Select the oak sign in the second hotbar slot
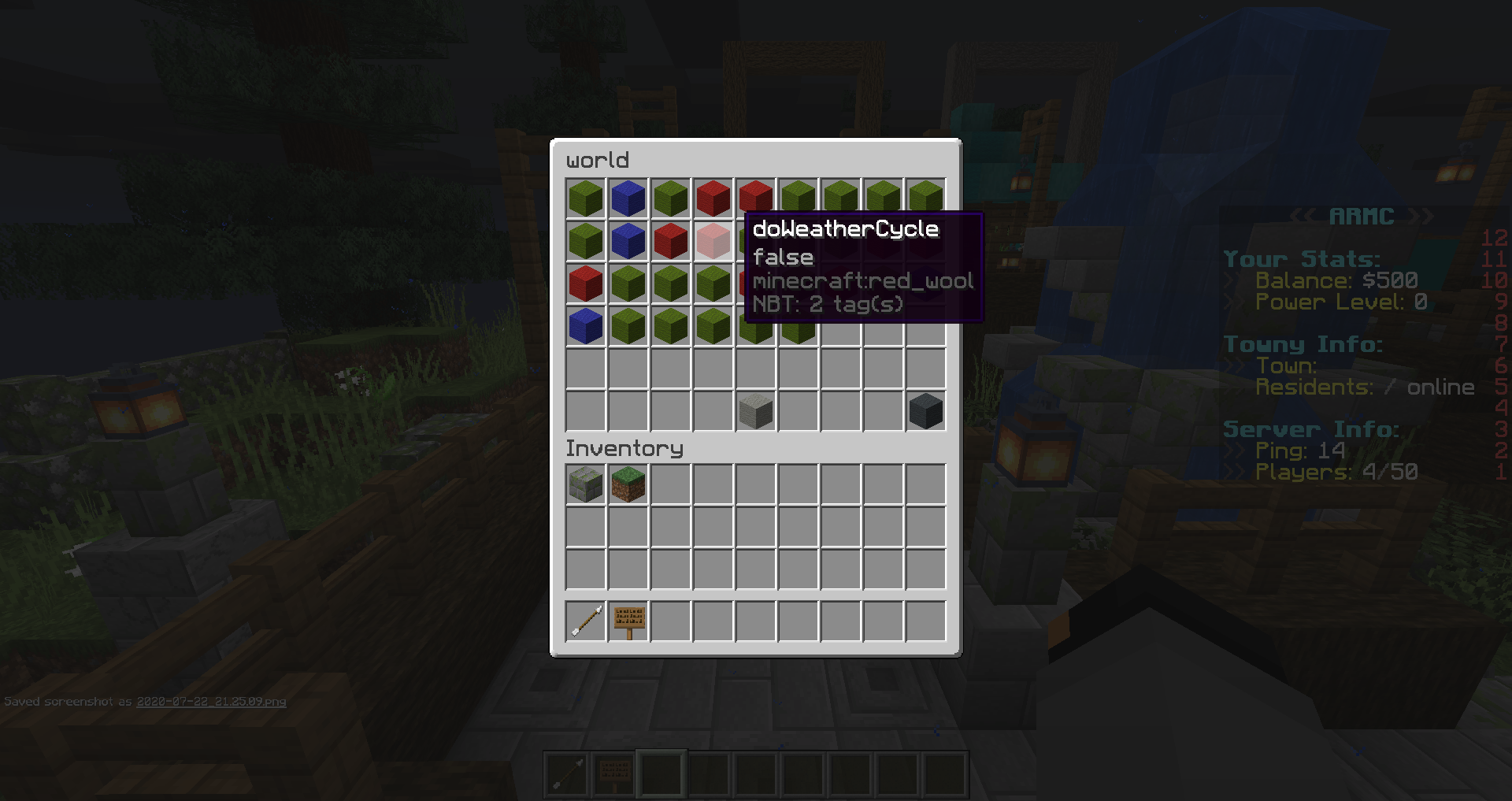Image resolution: width=1512 pixels, height=801 pixels. point(628,620)
